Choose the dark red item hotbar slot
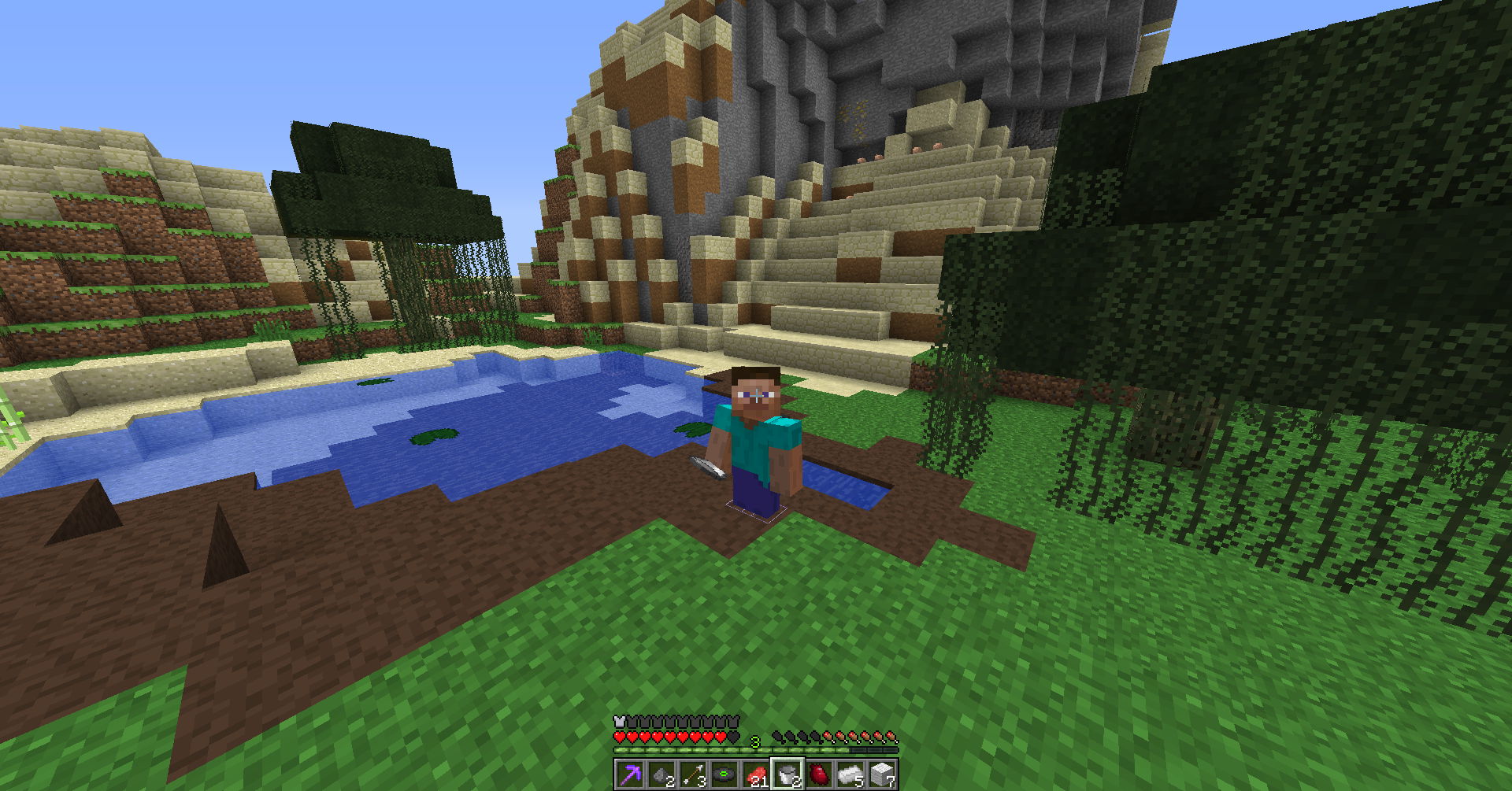 (x=819, y=774)
